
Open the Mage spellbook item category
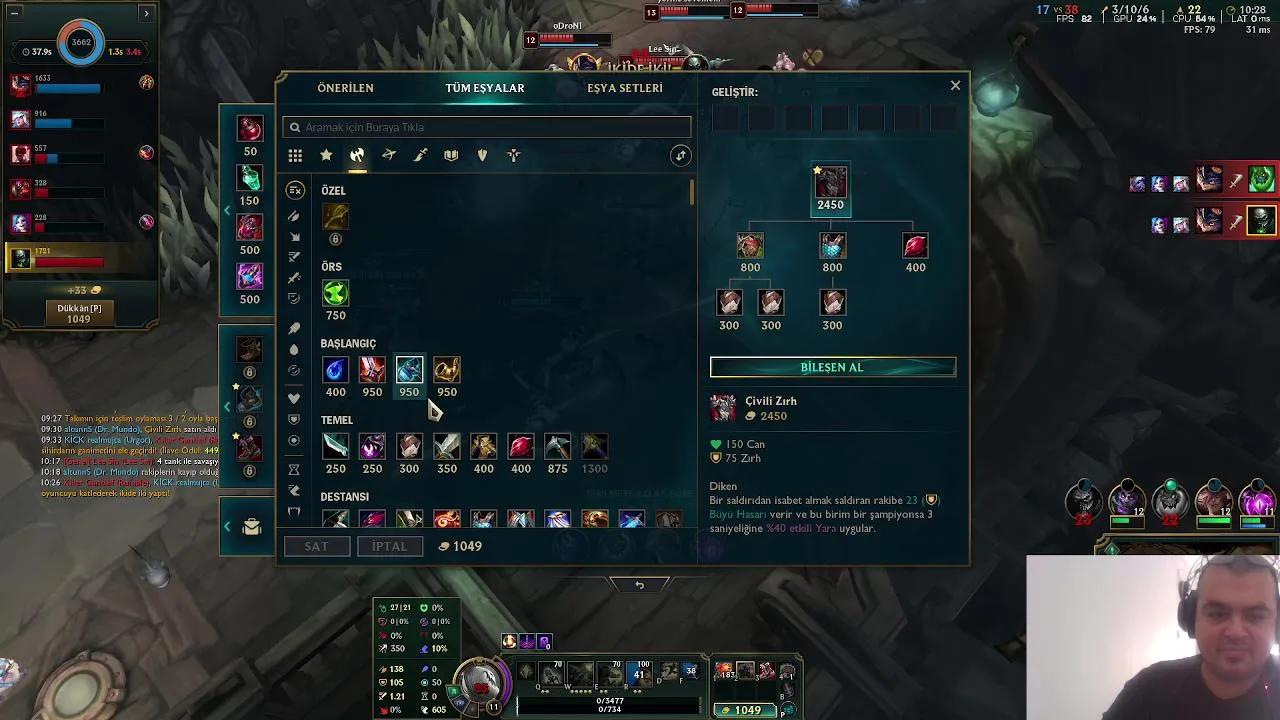(x=451, y=155)
